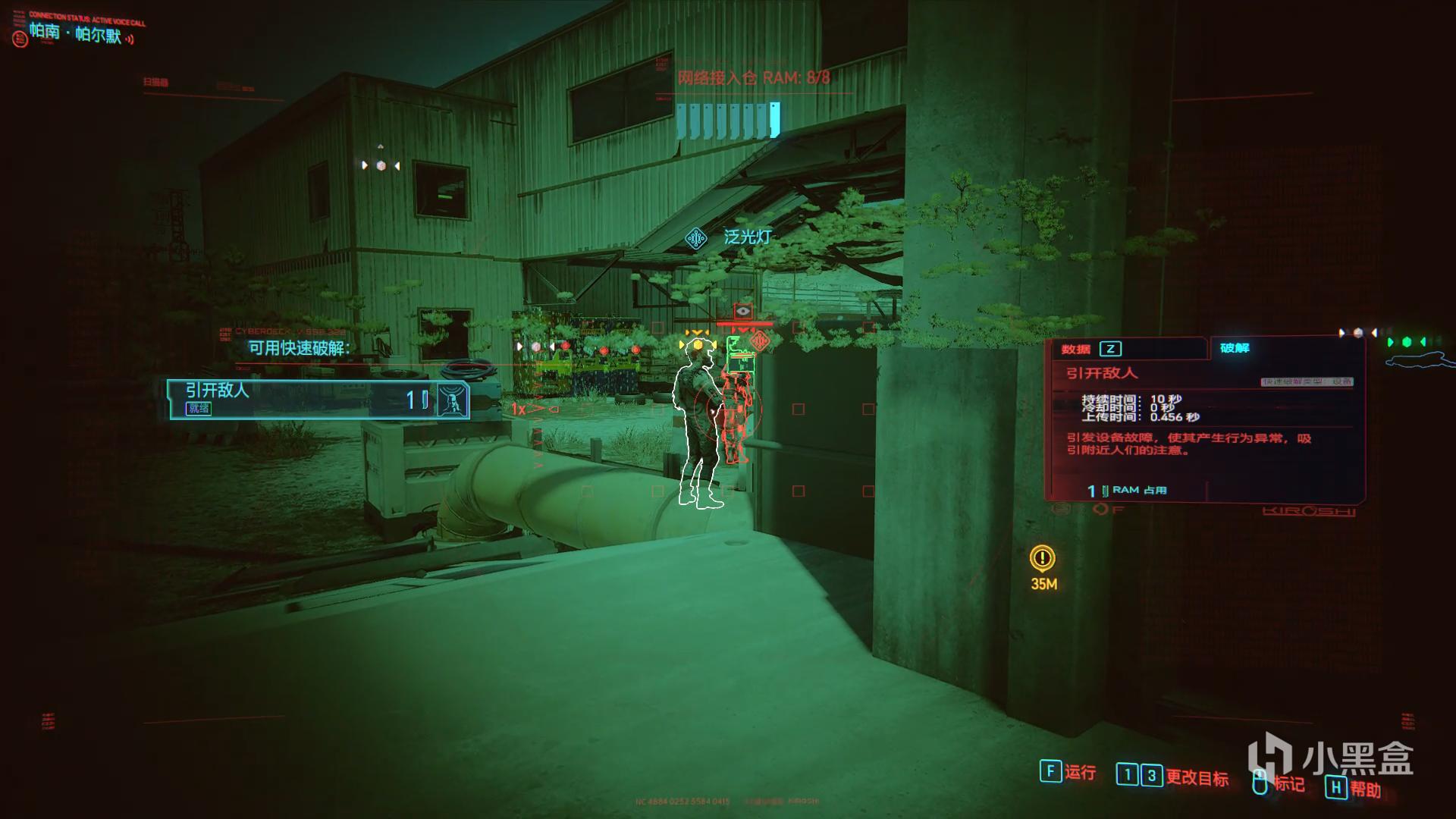Click the 泛光灯 device marker

[x=696, y=238]
